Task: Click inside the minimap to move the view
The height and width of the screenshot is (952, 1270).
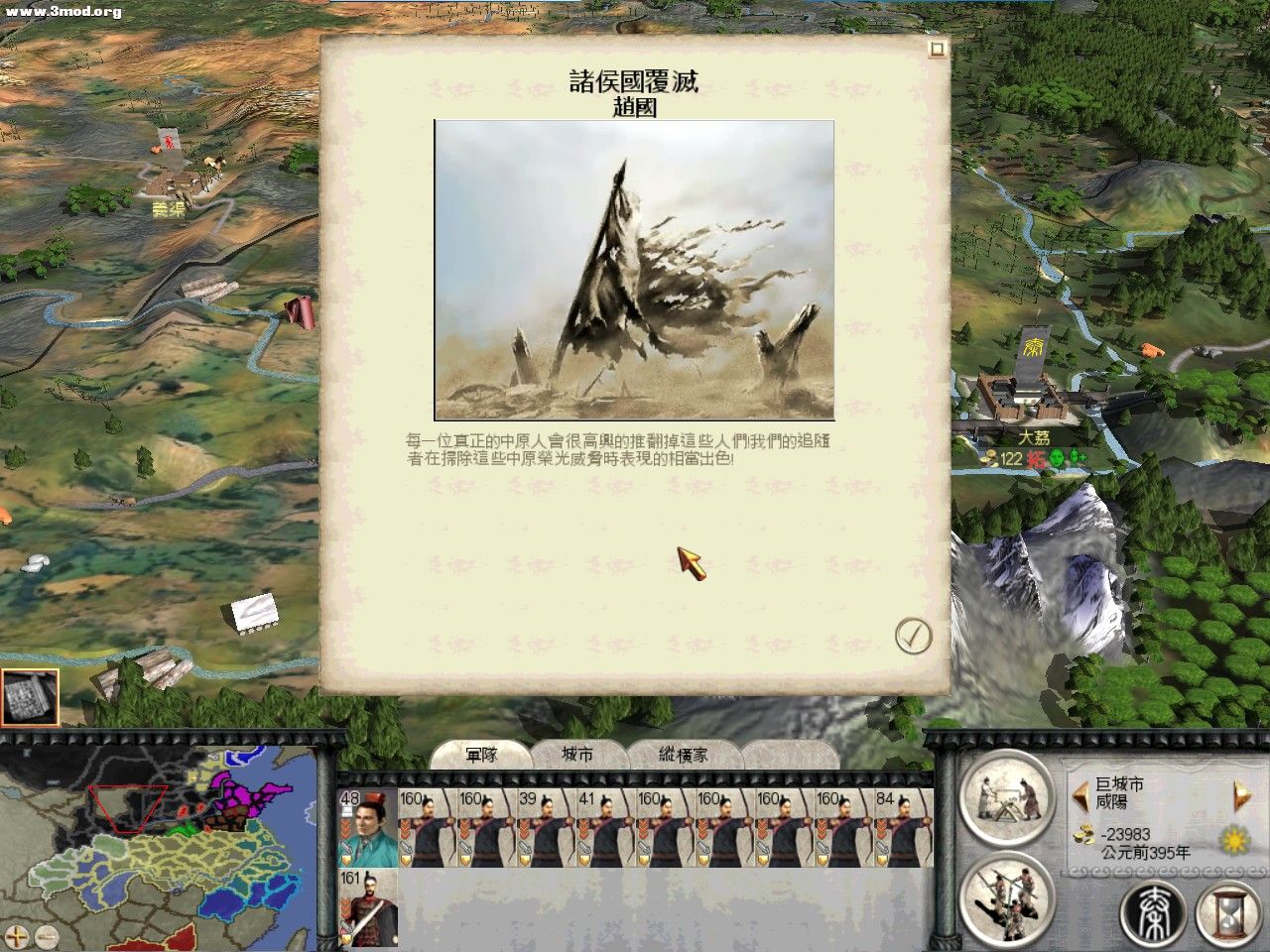Action: [159, 843]
